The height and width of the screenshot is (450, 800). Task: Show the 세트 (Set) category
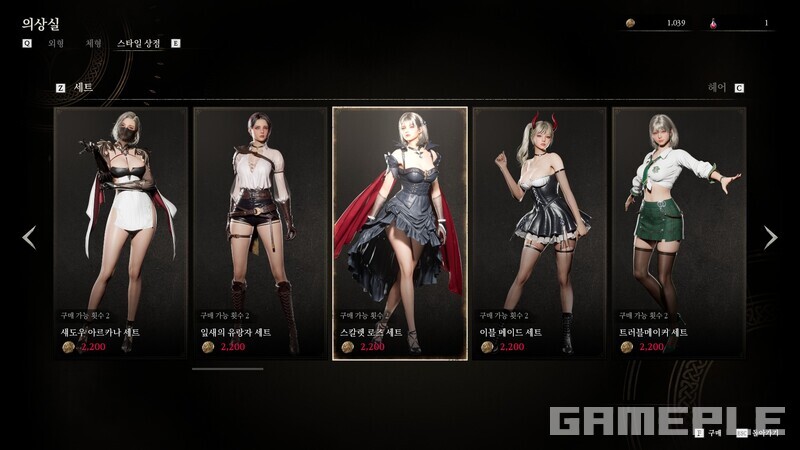83,88
